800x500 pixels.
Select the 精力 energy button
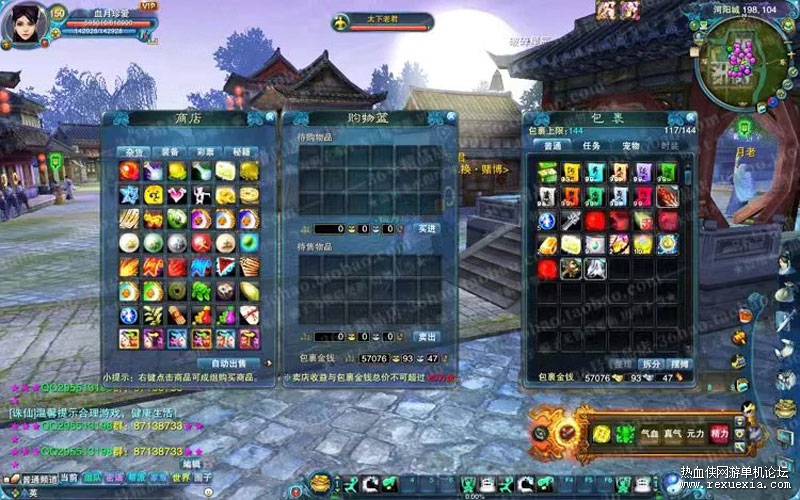point(719,433)
